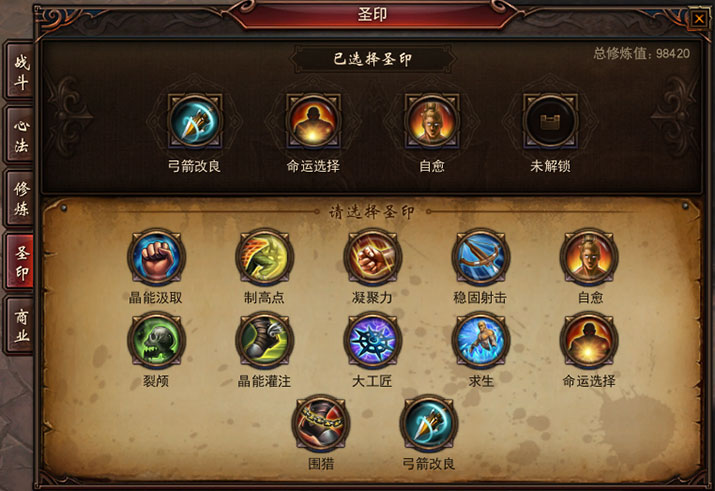Click the equipped 自愈 seal slot
The image size is (715, 491).
(432, 122)
